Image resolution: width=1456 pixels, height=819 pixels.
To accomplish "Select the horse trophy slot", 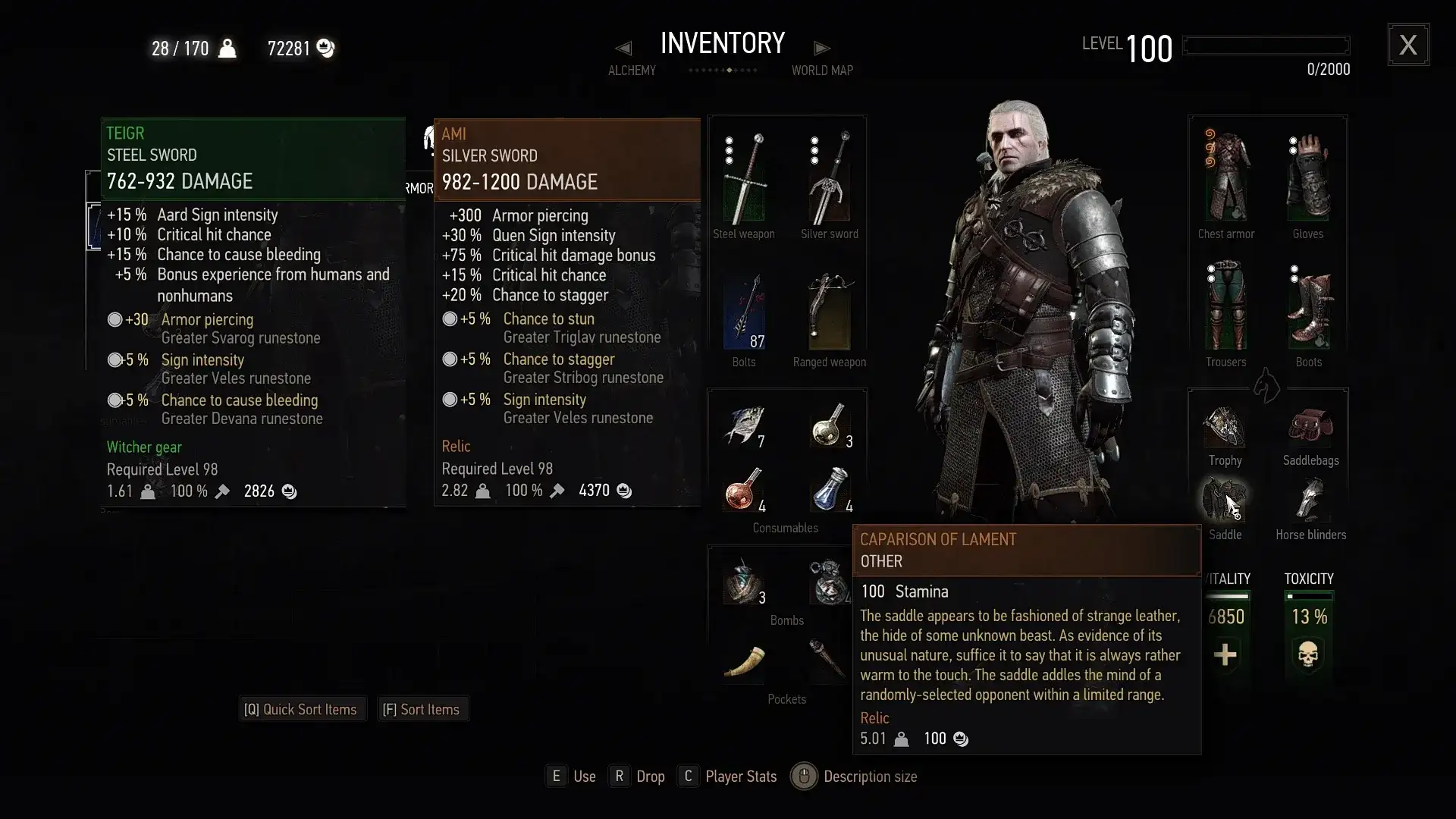I will (x=1225, y=426).
